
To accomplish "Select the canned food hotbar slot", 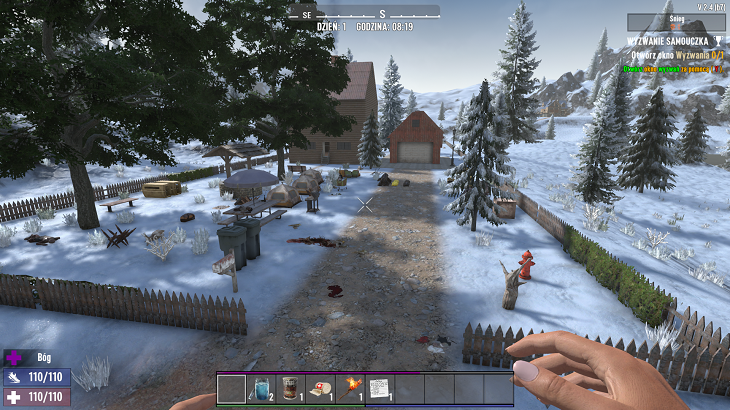I will pos(290,389).
